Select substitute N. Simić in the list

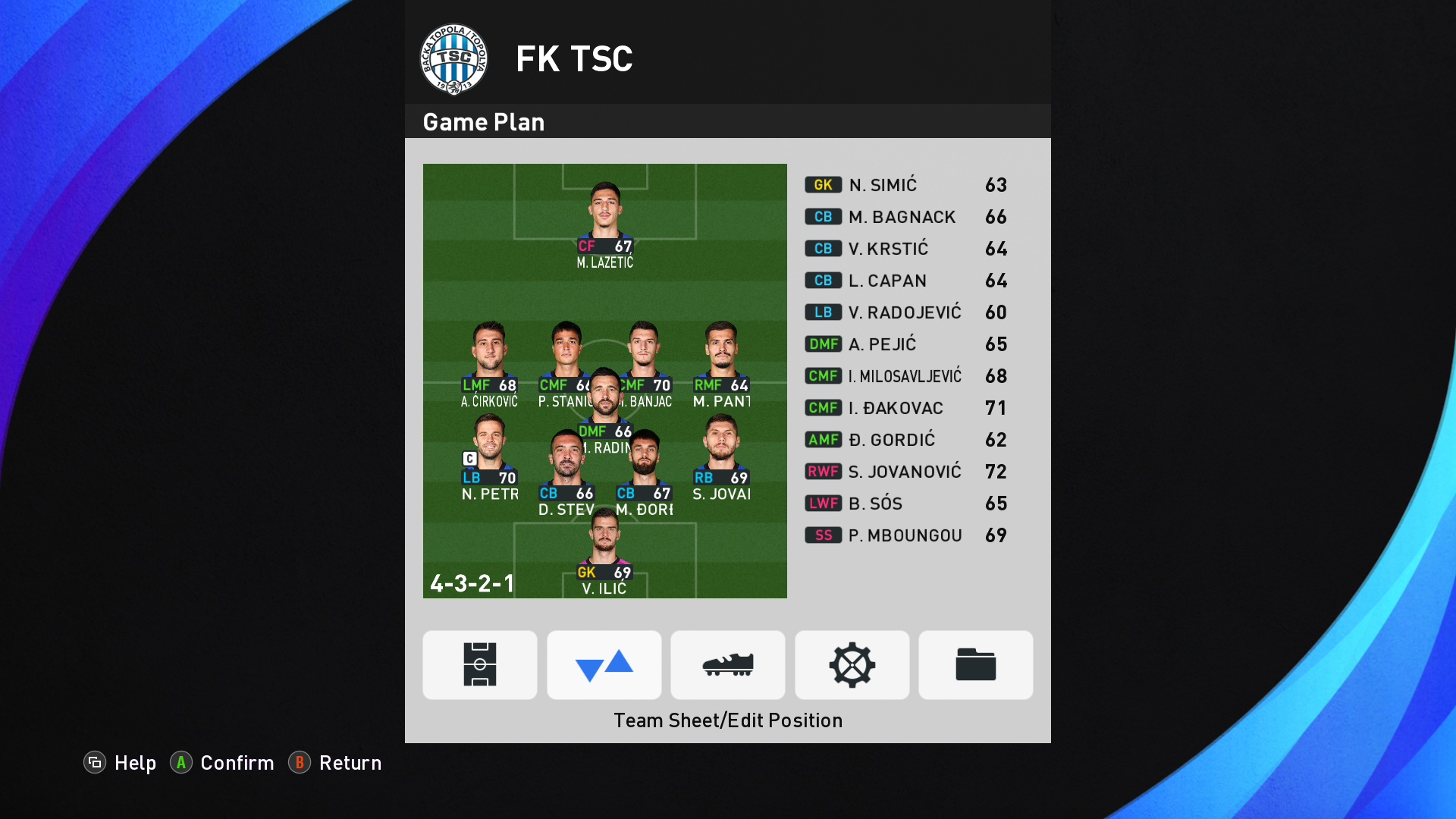pyautogui.click(x=906, y=185)
